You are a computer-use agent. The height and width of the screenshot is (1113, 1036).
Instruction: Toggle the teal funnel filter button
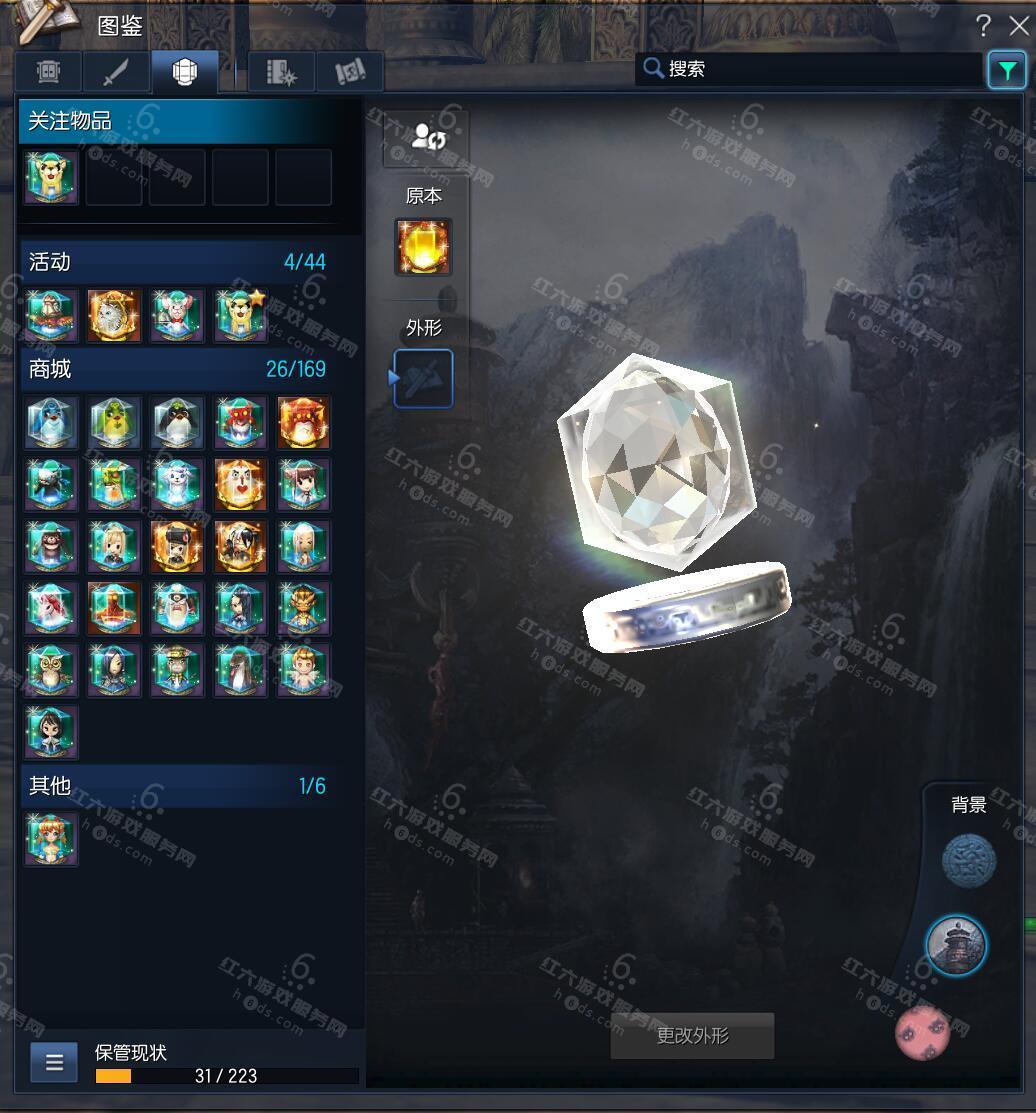coord(1006,70)
